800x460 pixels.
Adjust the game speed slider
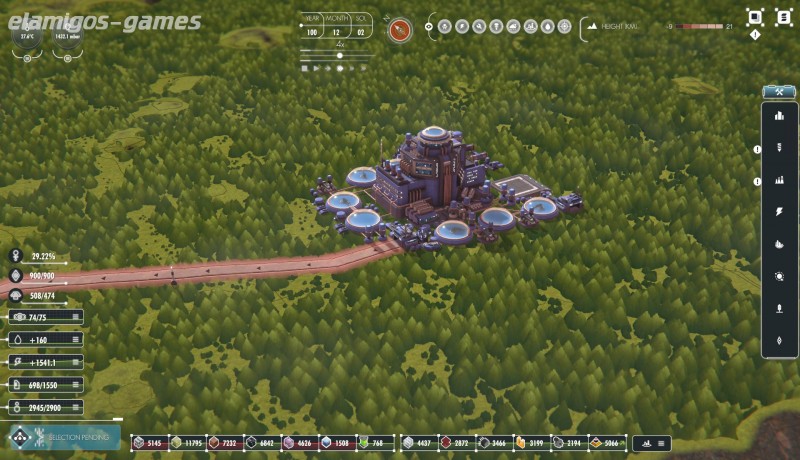coord(340,56)
